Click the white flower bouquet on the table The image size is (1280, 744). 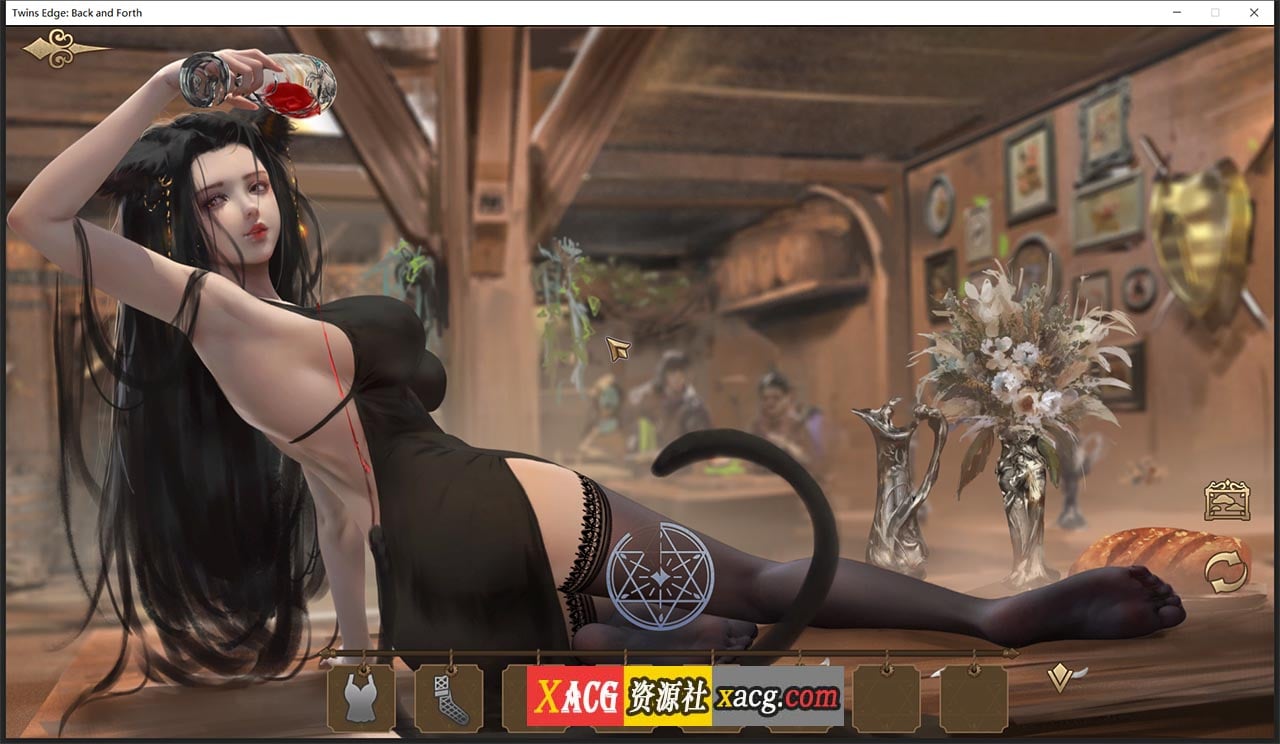(1010, 350)
